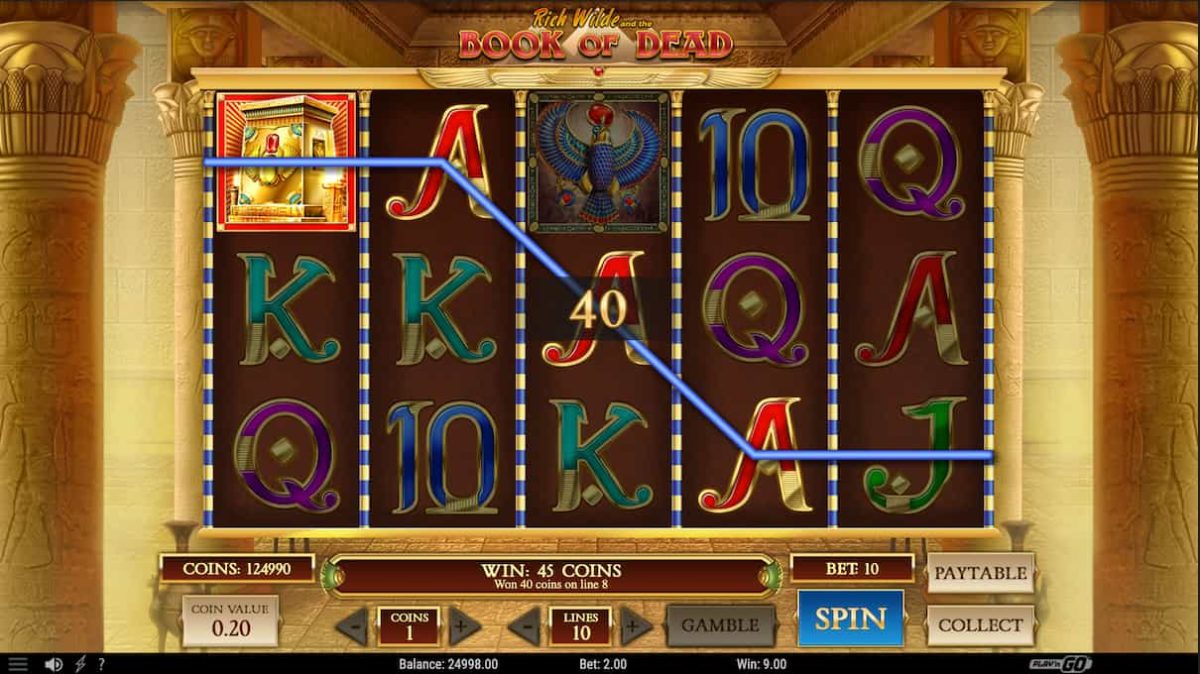Collect the current winnings

click(x=980, y=625)
